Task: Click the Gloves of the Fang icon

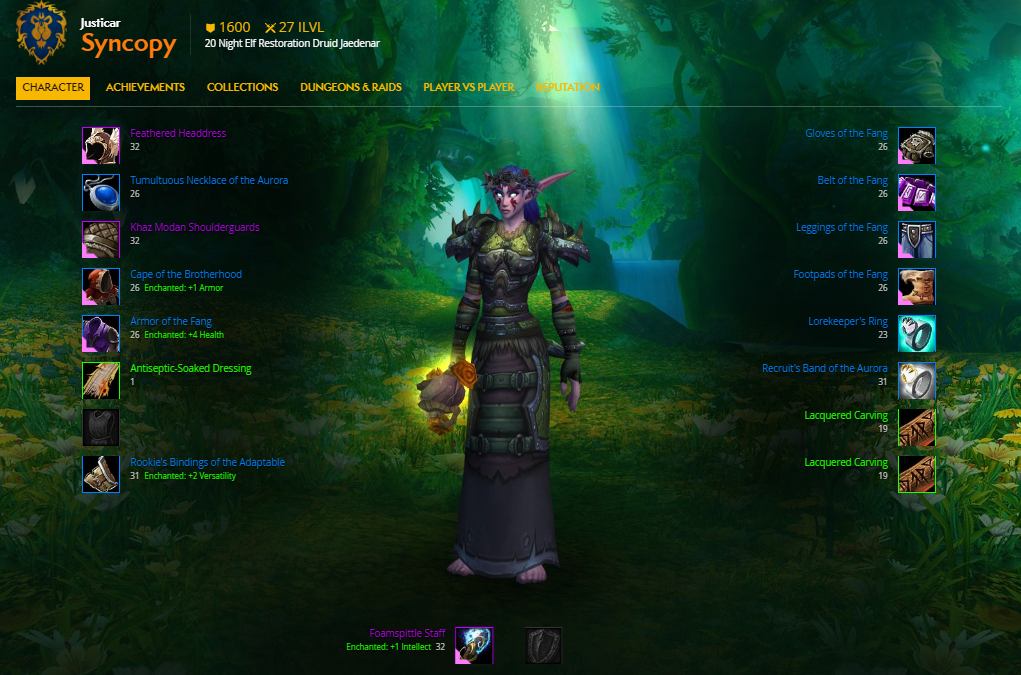Action: coord(916,146)
